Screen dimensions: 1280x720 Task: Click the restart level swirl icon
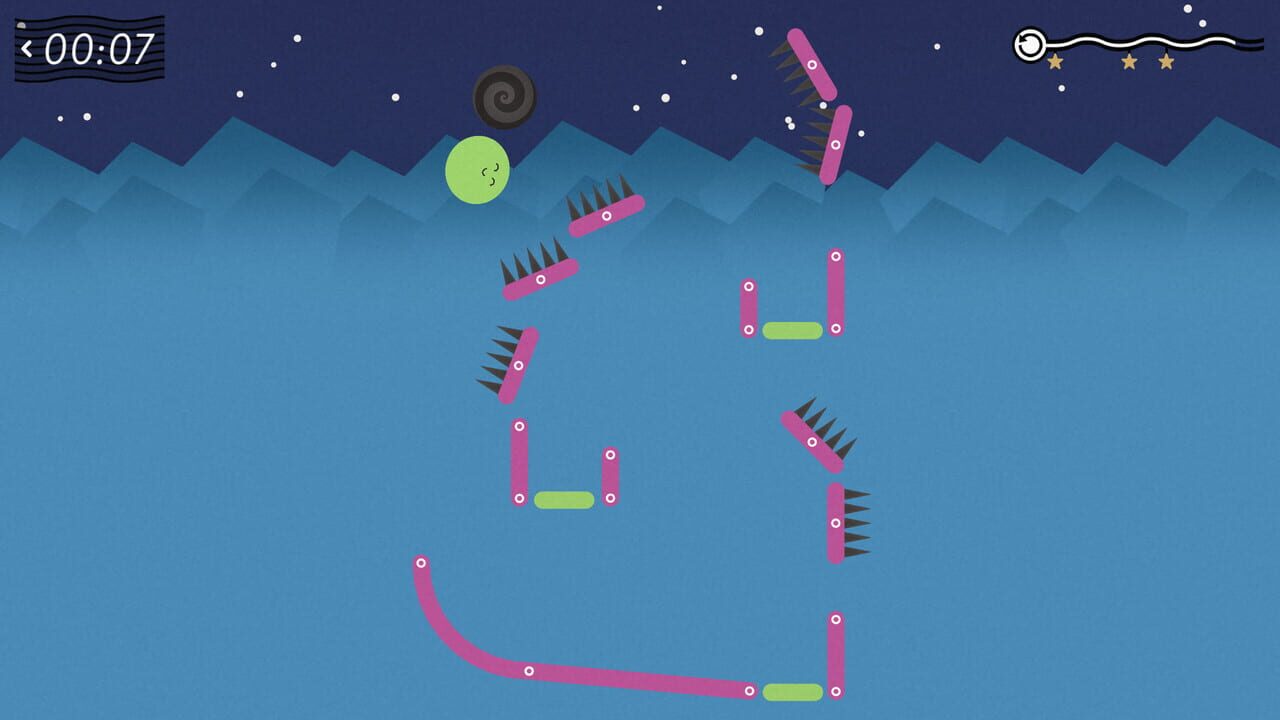tap(1030, 45)
